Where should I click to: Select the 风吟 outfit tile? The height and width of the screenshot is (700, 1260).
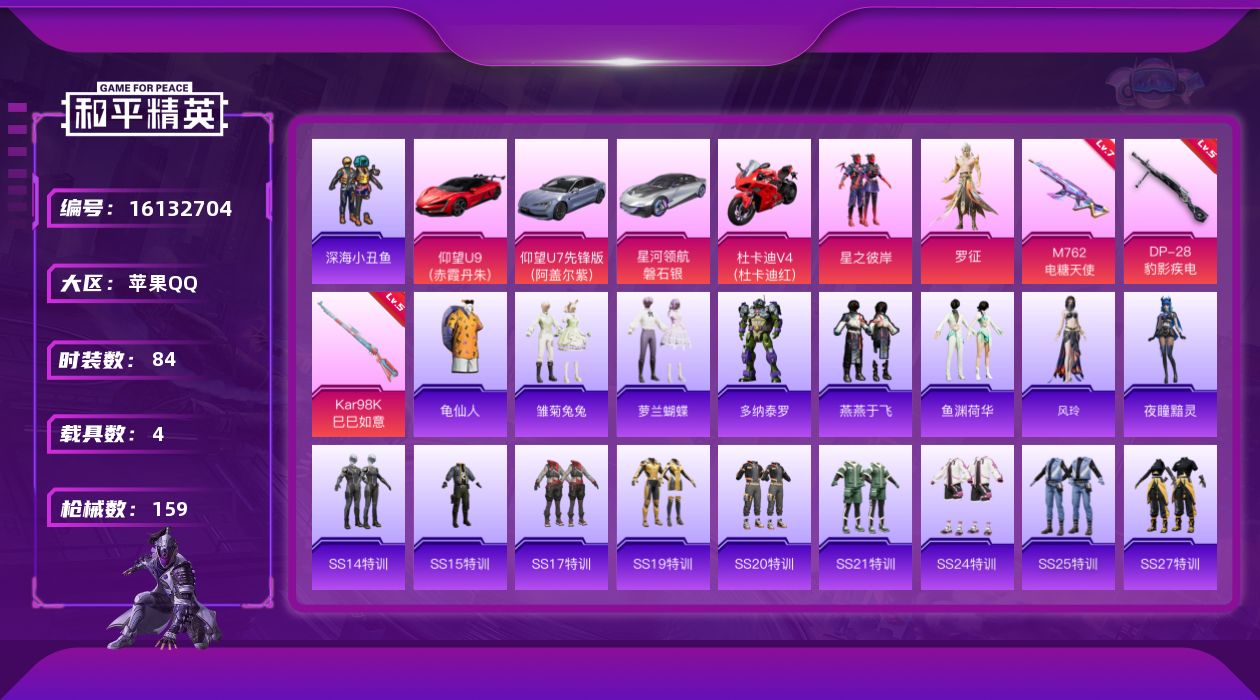(x=1068, y=364)
